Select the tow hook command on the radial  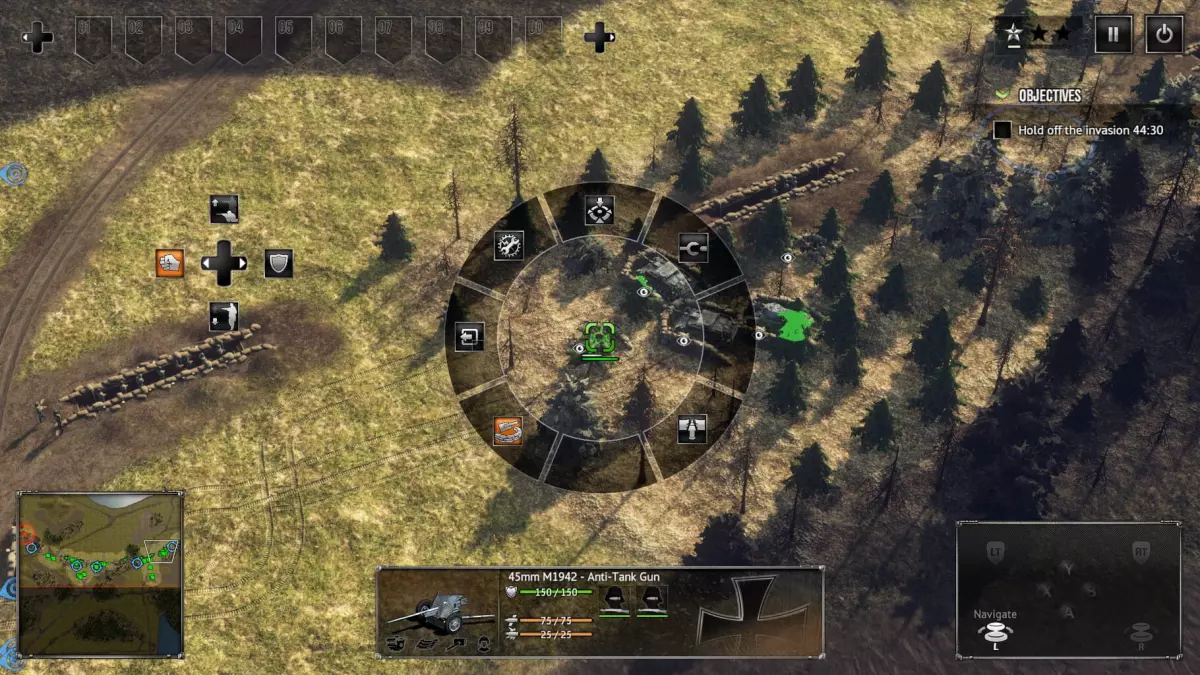(x=692, y=247)
